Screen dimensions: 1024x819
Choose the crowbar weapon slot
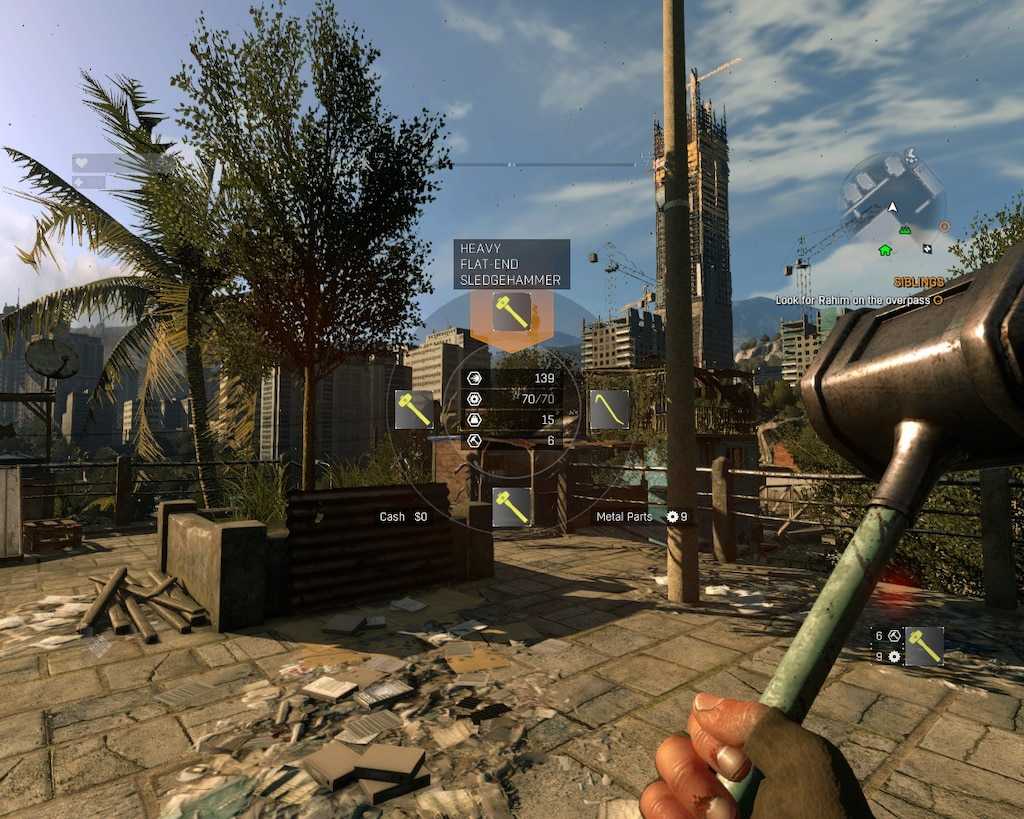(x=609, y=409)
